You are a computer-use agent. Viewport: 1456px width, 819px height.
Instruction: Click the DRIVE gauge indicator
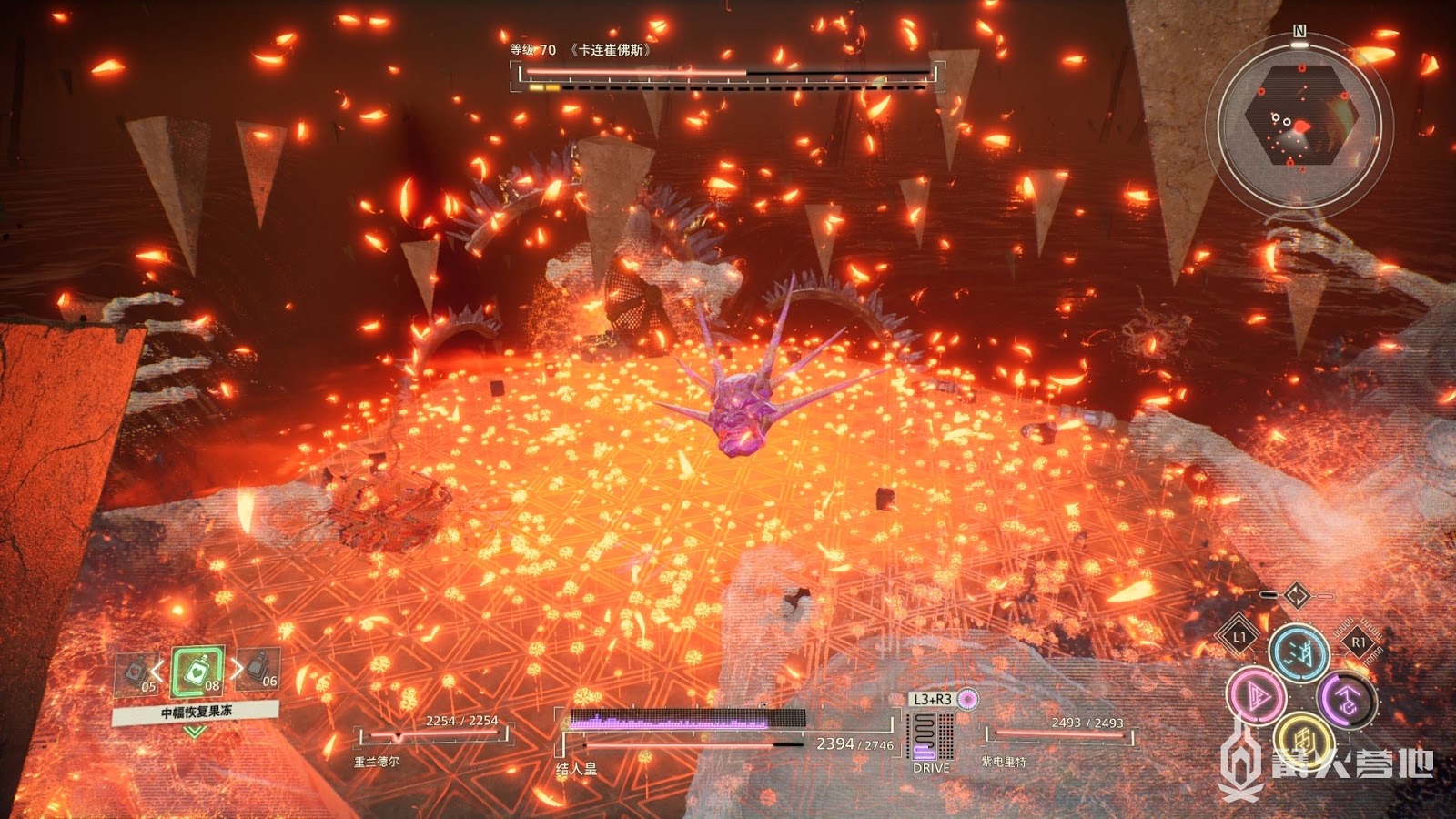point(931,737)
